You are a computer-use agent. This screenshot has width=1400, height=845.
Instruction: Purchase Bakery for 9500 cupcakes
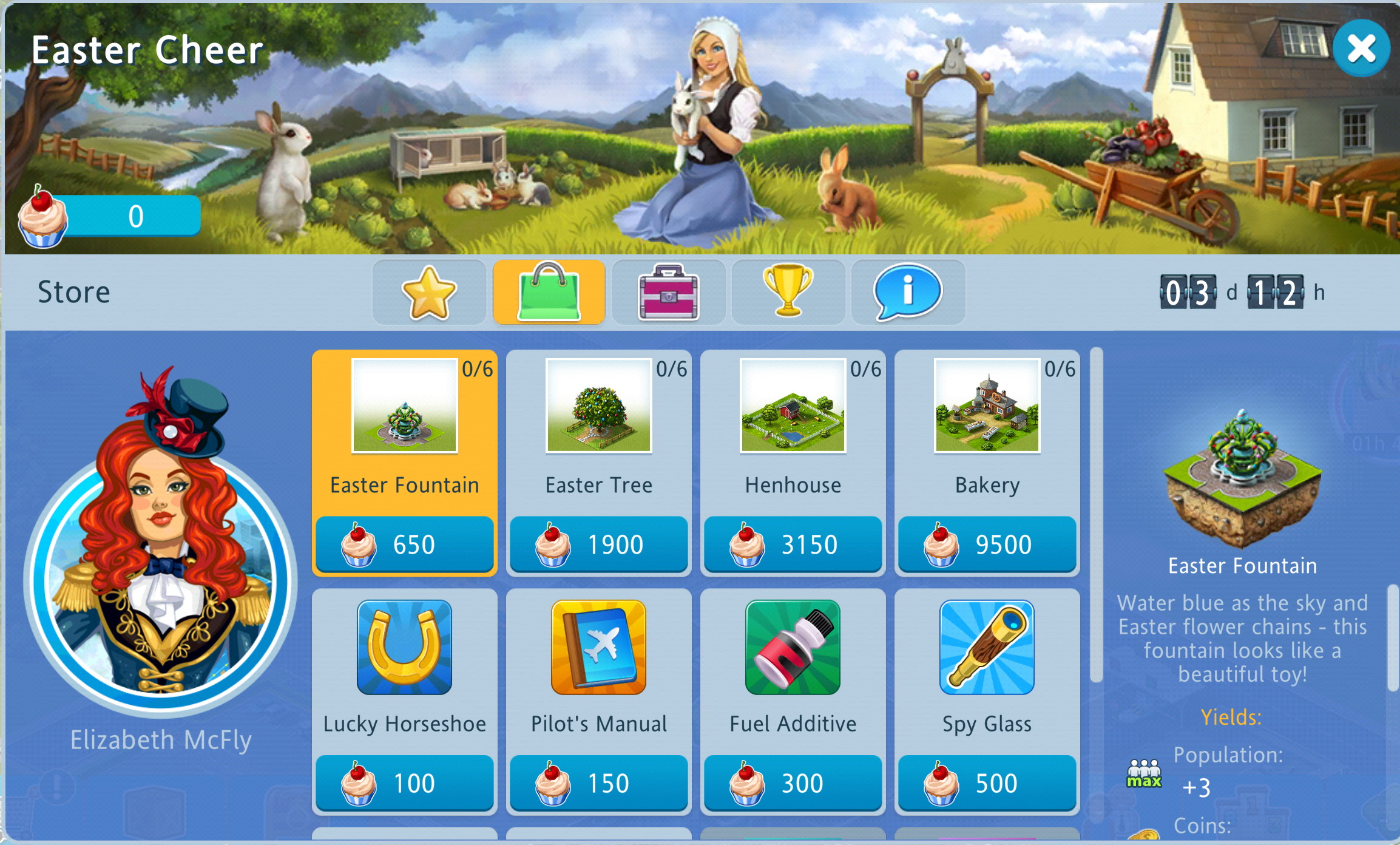(x=987, y=544)
